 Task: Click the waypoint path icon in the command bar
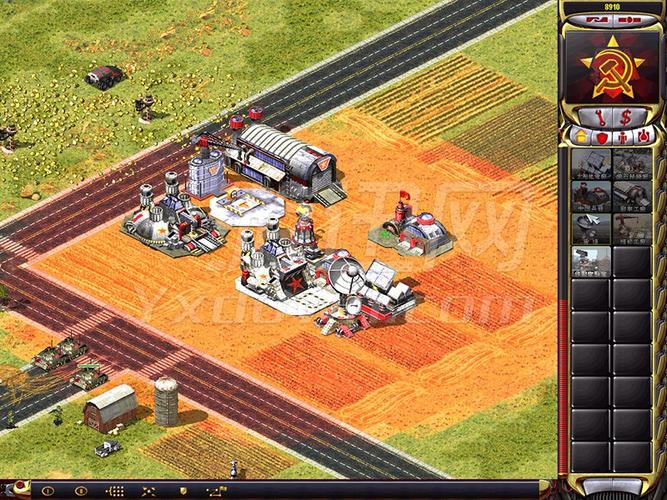215,491
